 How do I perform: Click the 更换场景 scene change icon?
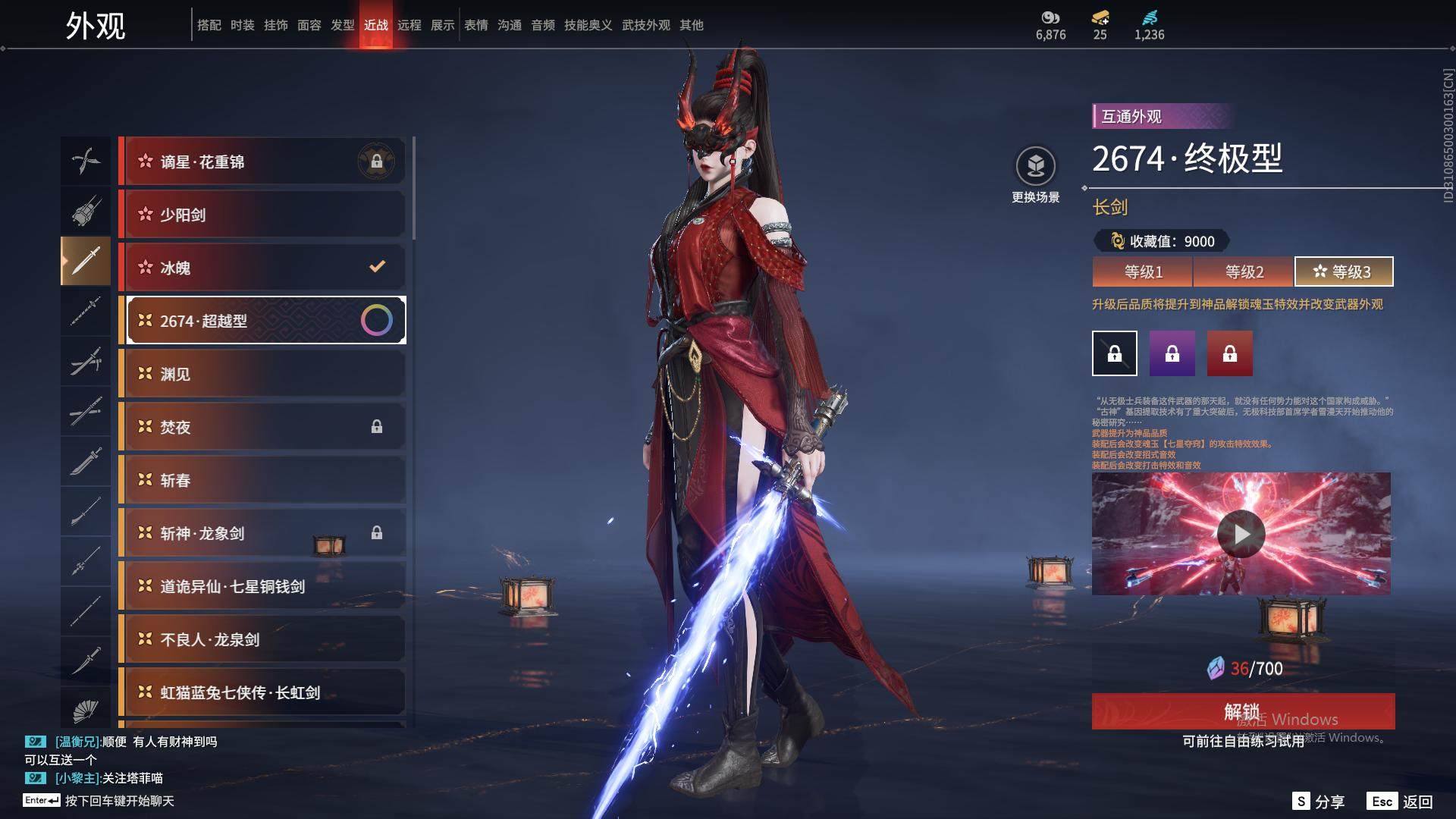(1035, 167)
